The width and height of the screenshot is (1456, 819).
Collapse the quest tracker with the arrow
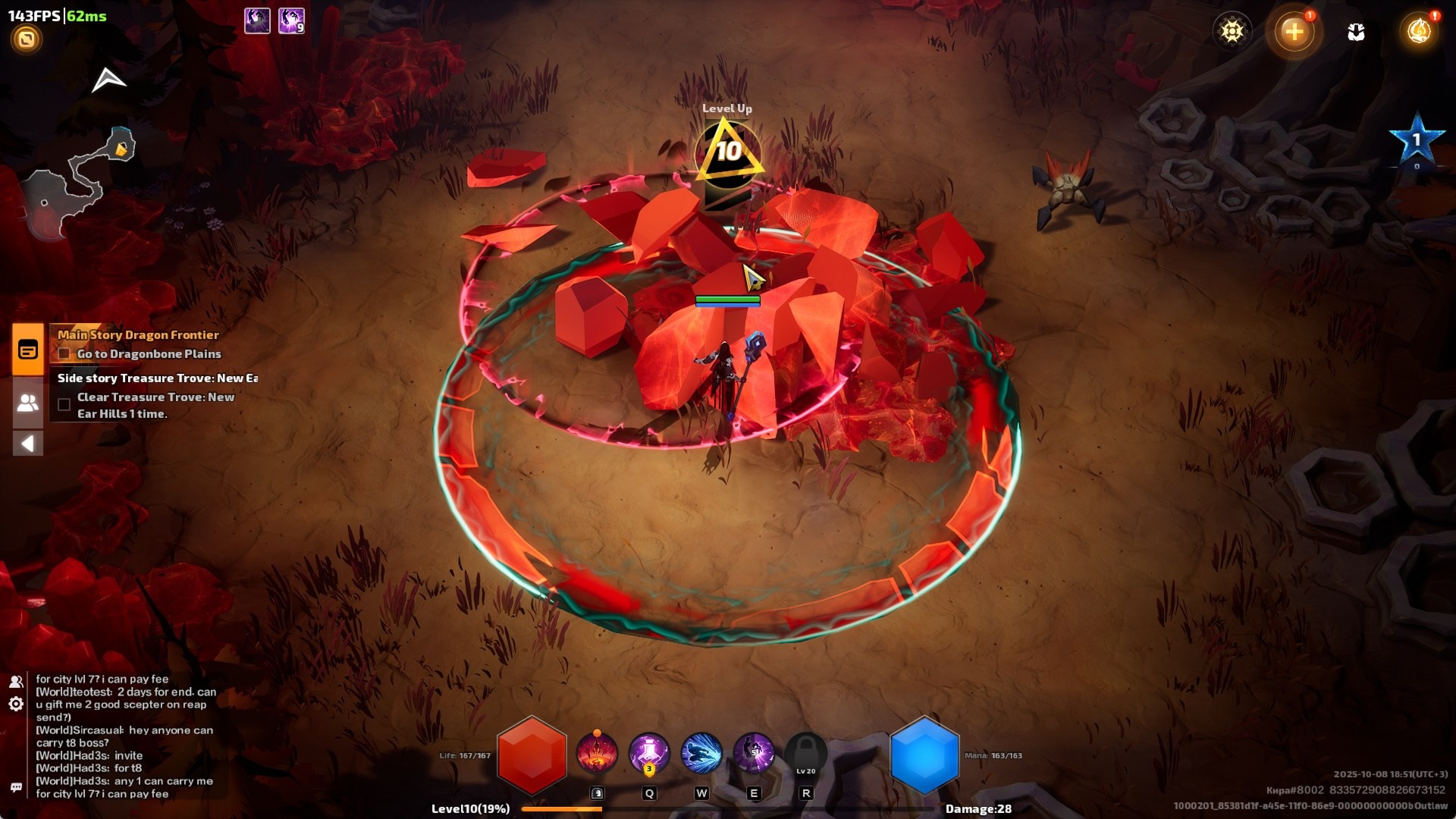point(28,444)
